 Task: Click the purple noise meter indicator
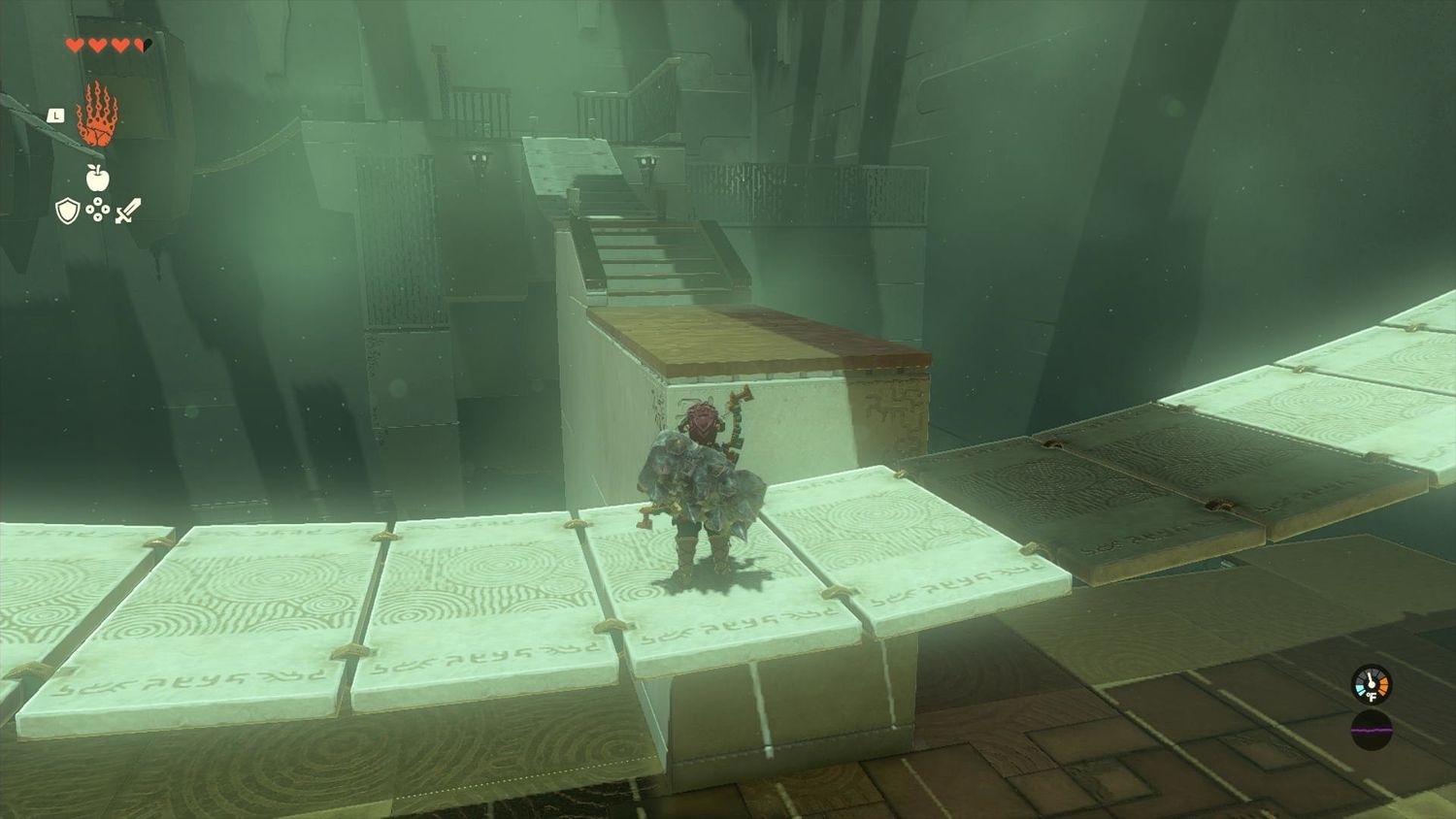[1372, 730]
